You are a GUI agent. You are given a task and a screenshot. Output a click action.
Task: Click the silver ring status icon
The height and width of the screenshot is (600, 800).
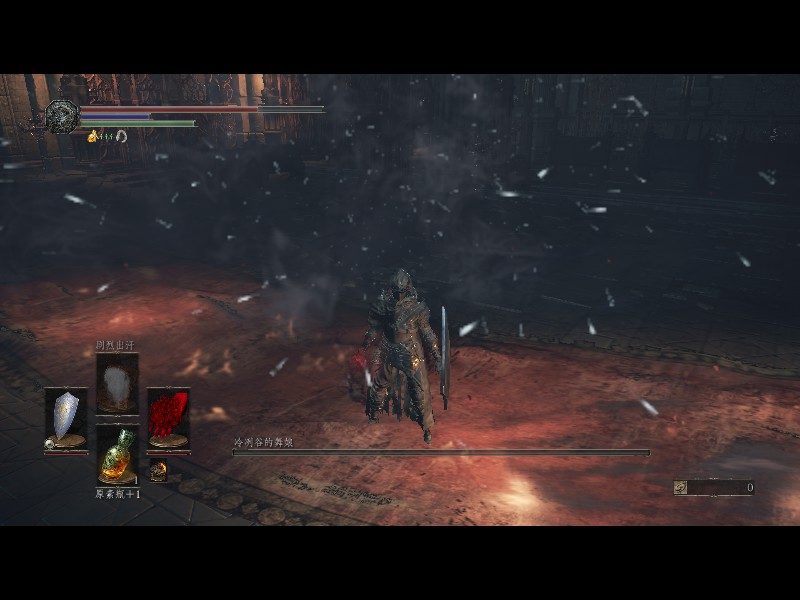121,136
